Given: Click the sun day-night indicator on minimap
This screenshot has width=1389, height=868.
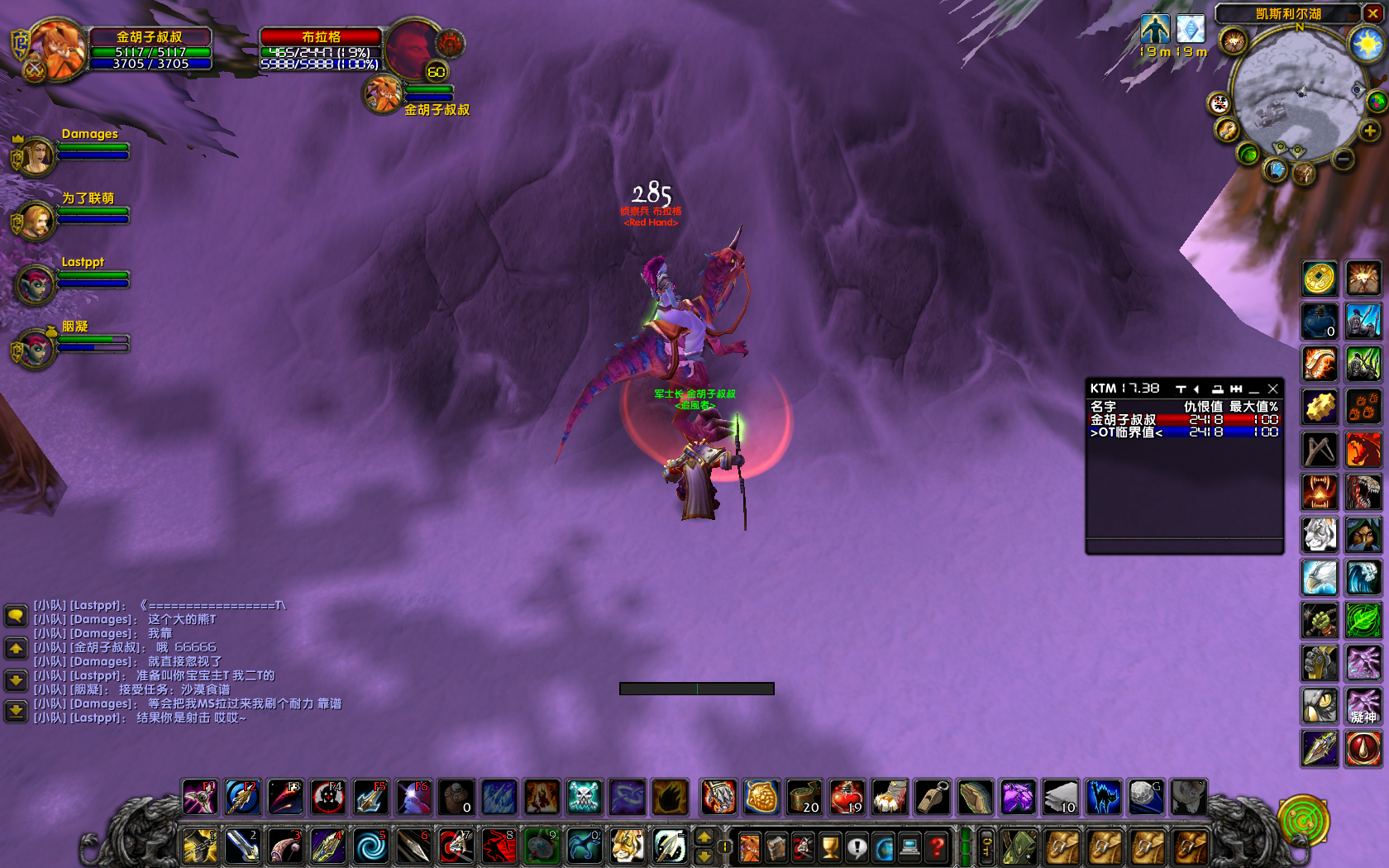Looking at the screenshot, I should click(1368, 43).
